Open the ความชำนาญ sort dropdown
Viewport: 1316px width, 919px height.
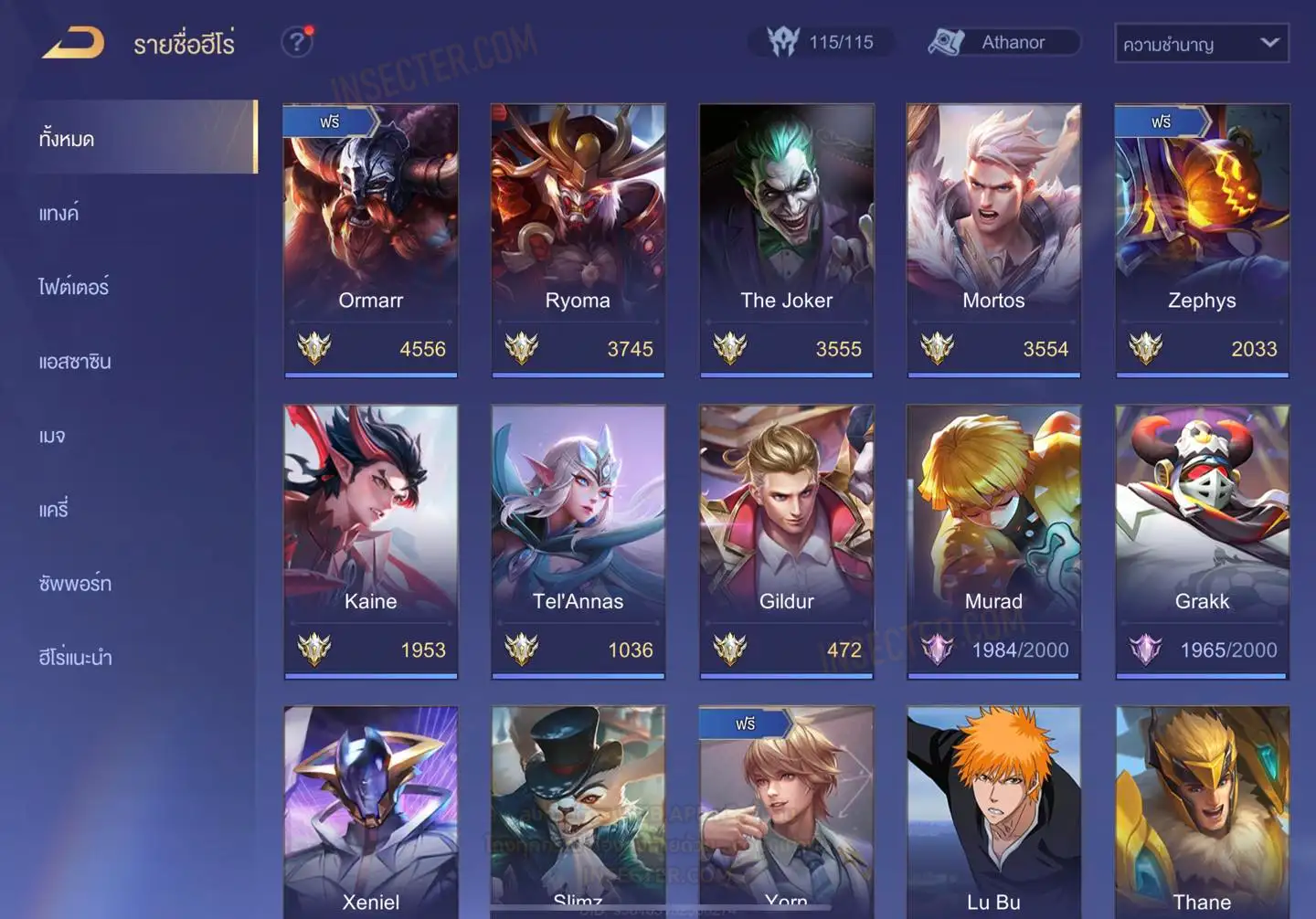click(1201, 44)
